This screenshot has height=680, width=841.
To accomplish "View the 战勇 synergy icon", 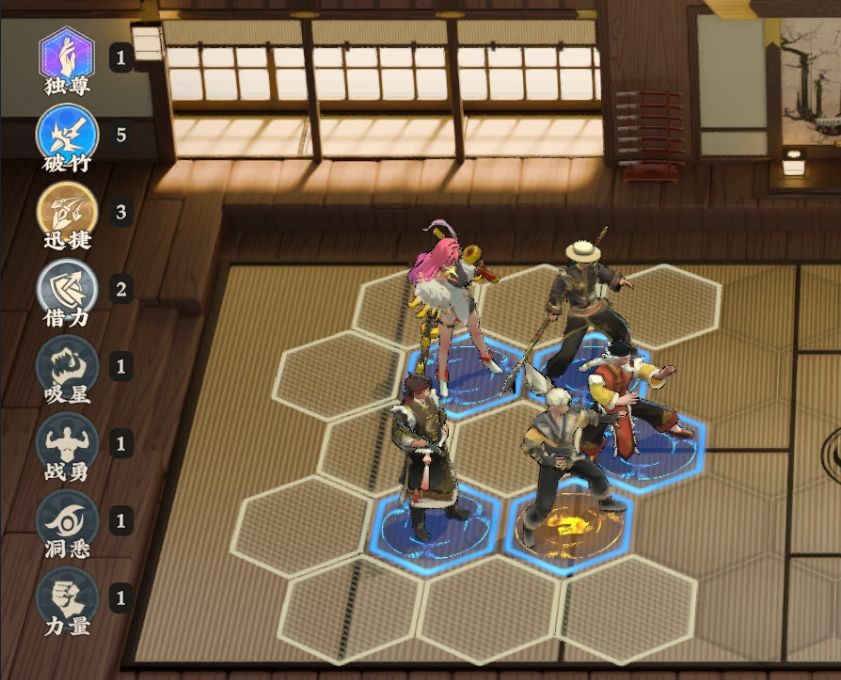I will coord(67,442).
